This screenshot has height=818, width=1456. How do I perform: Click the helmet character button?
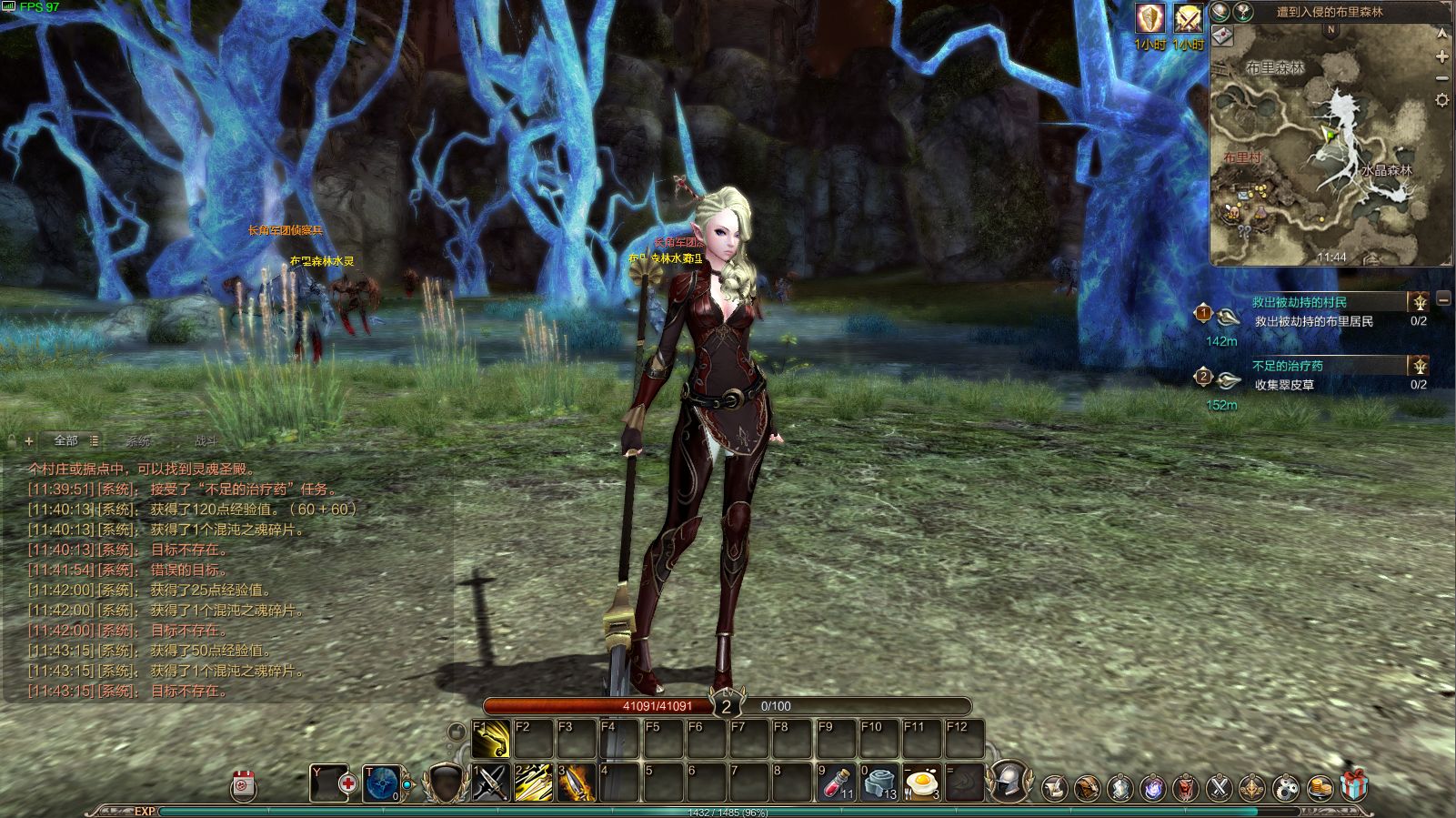point(1009,781)
